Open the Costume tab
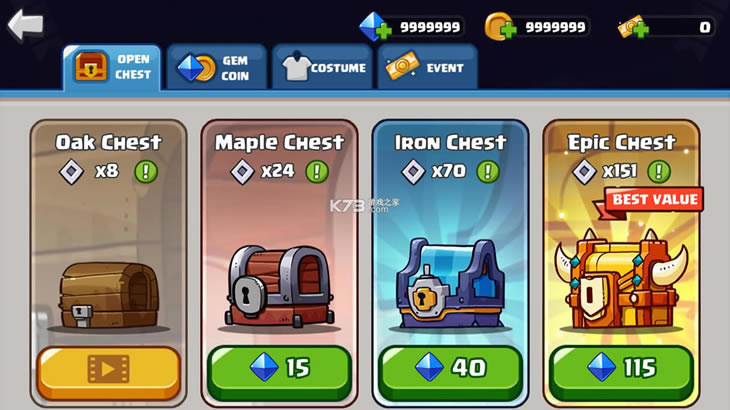The image size is (730, 410). 321,67
